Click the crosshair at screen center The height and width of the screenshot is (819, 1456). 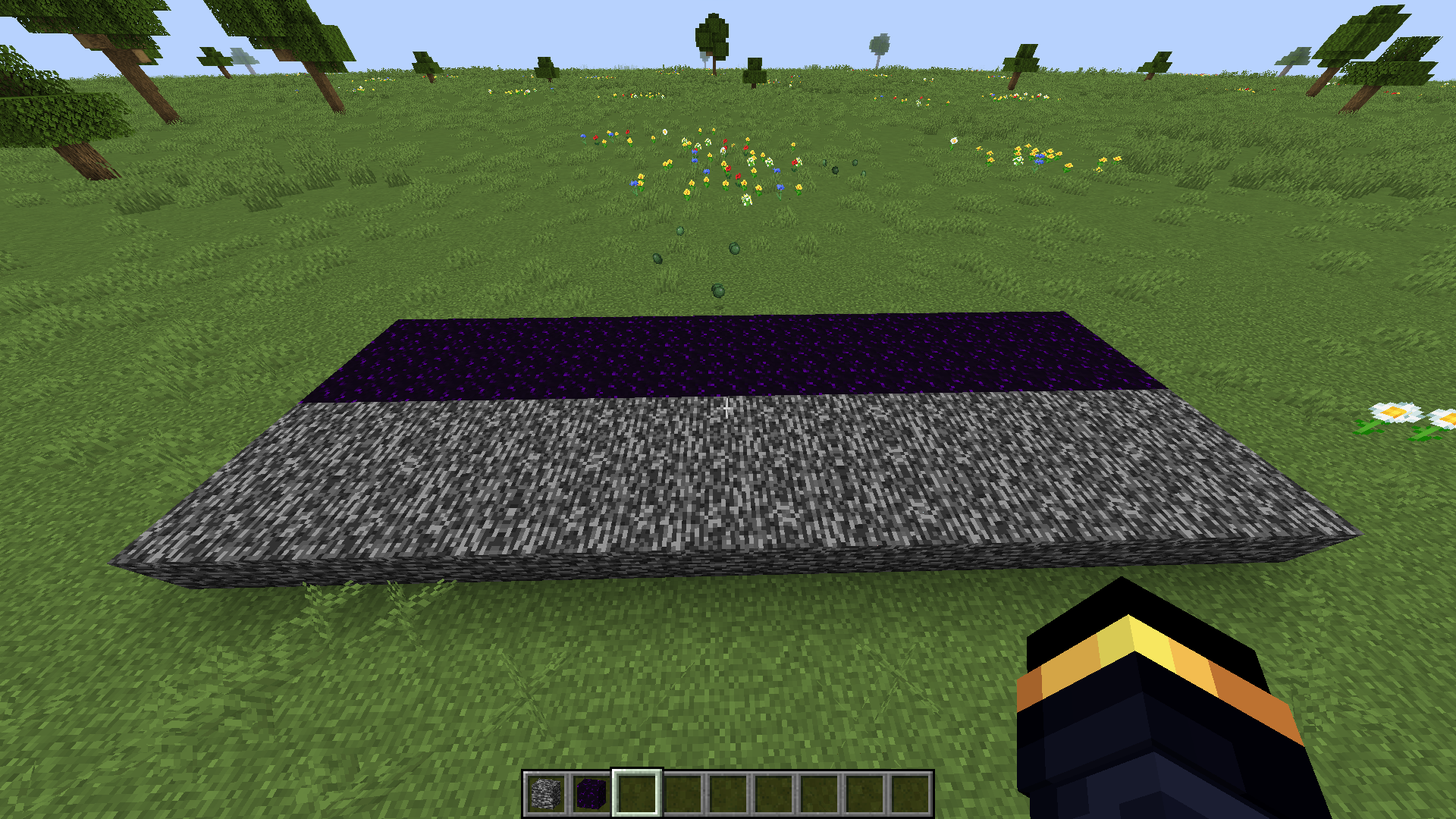[x=726, y=409]
